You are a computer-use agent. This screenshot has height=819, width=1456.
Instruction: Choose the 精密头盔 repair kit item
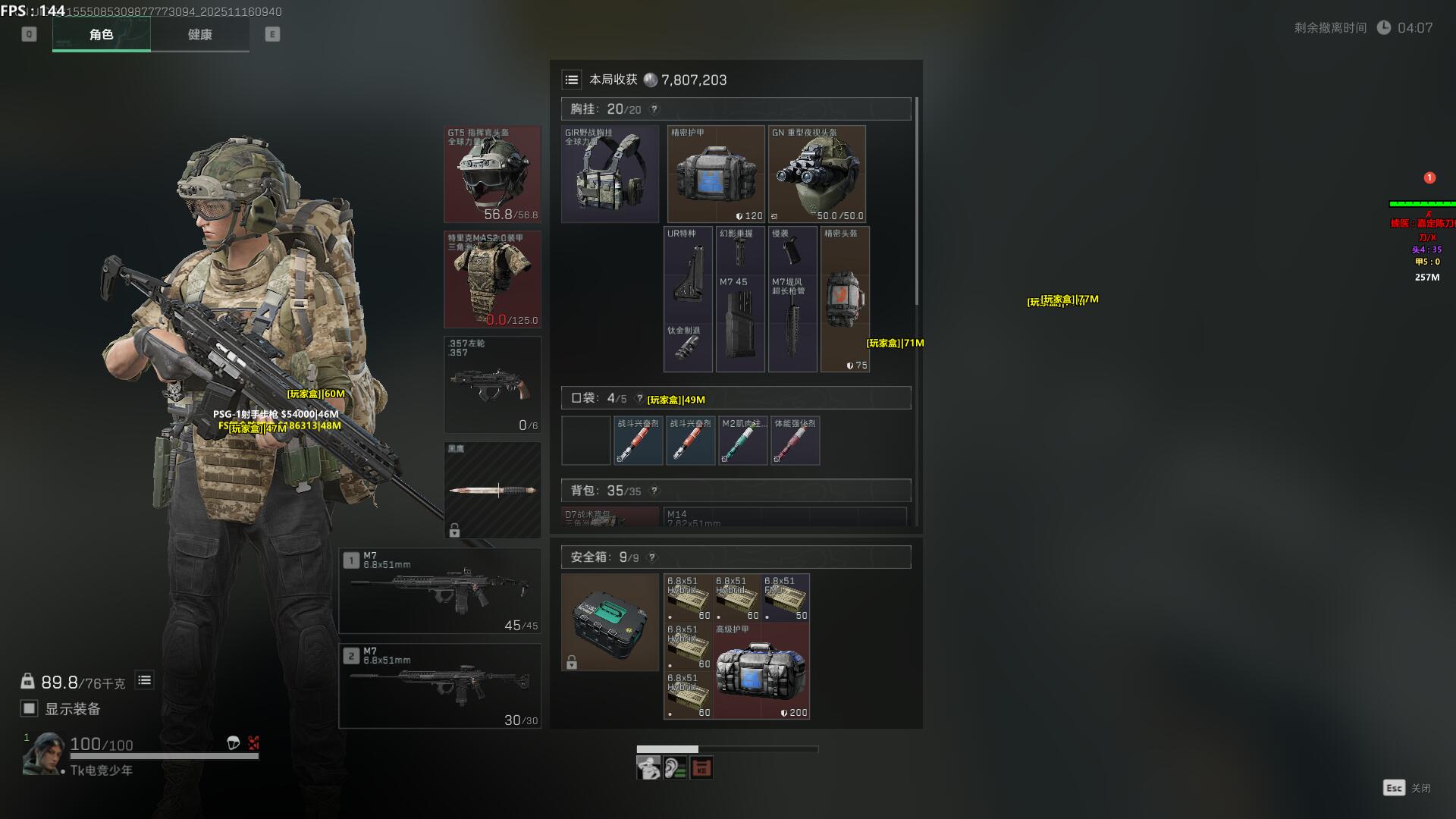point(845,299)
